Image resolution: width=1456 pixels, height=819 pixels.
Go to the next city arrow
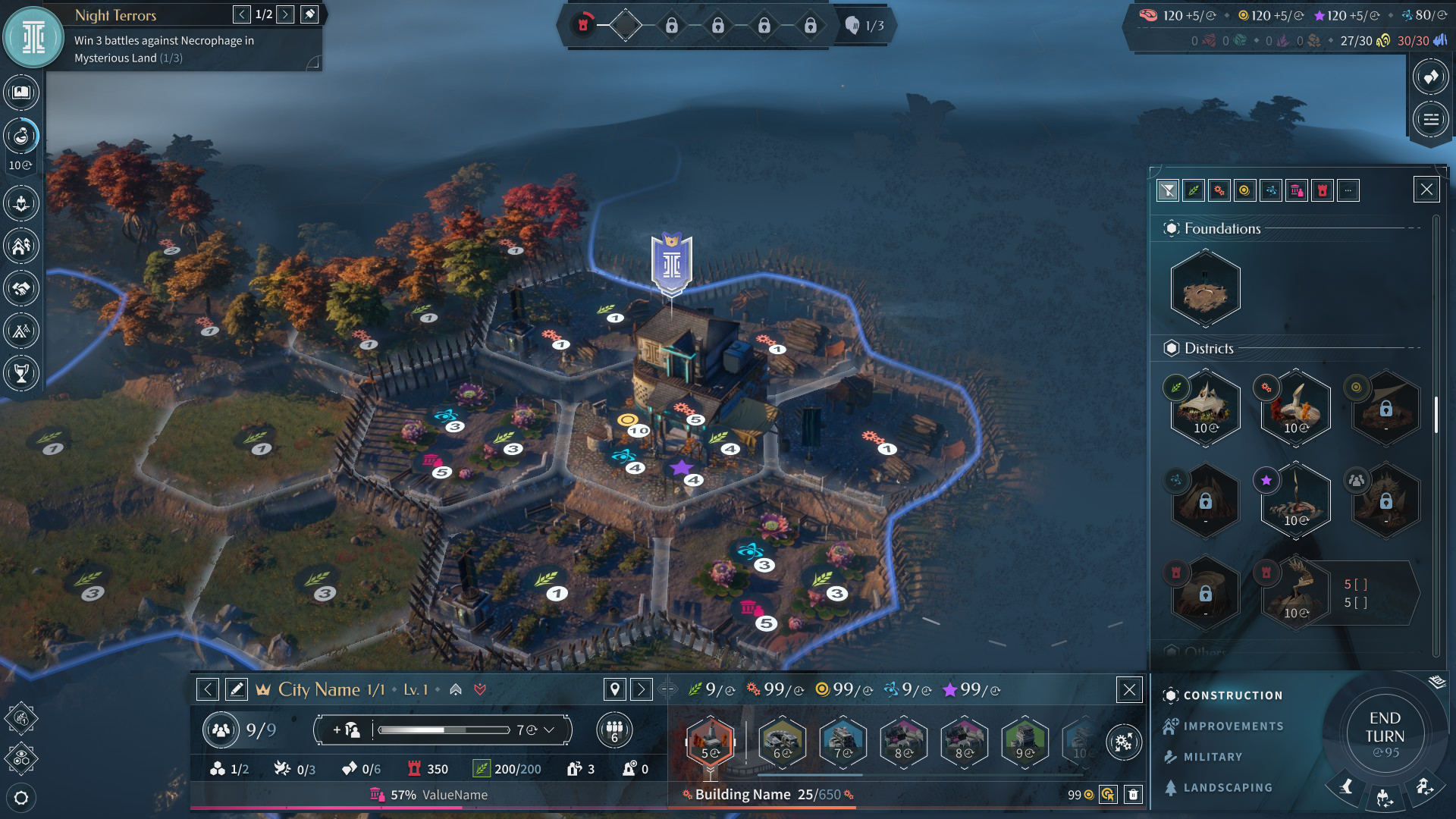point(642,689)
